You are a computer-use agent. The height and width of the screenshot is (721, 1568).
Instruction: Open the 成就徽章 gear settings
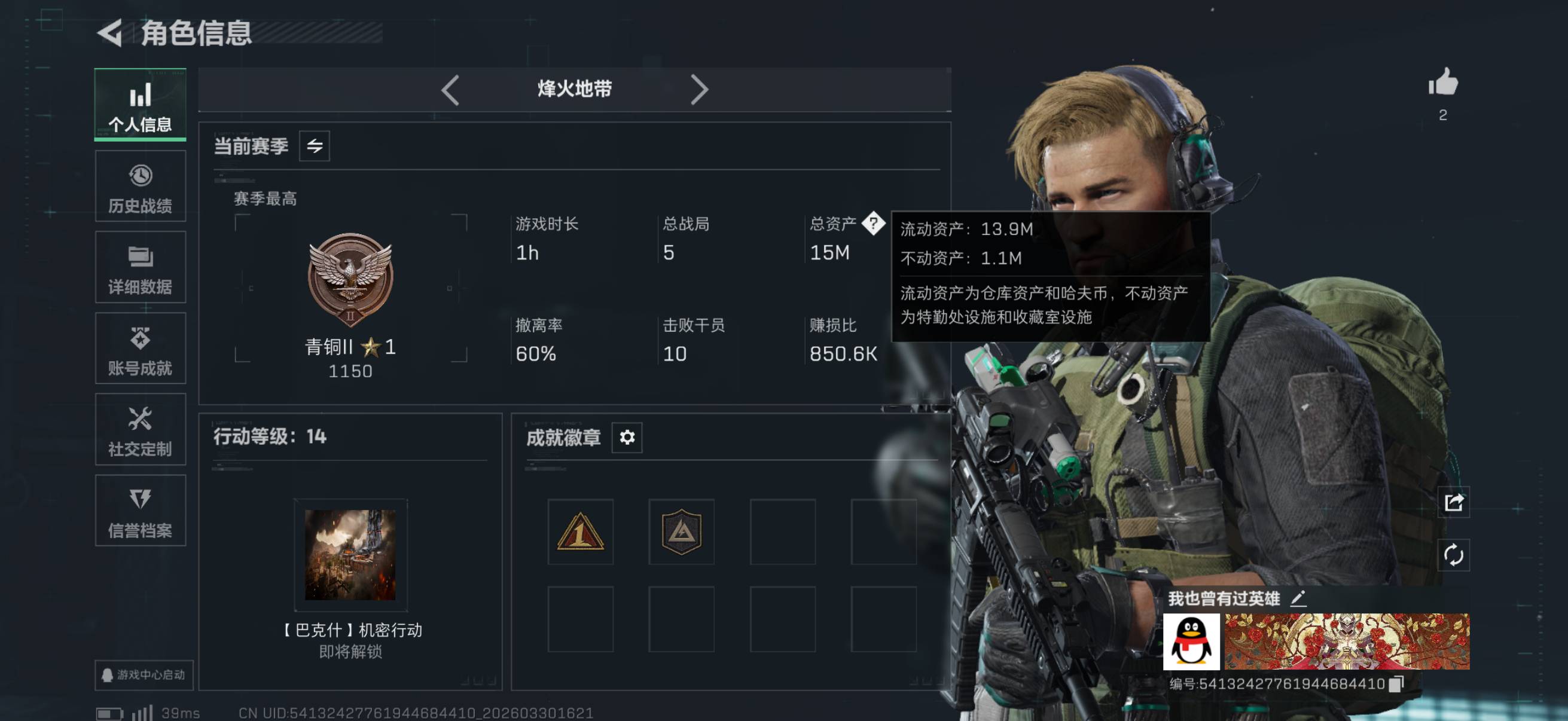point(627,437)
